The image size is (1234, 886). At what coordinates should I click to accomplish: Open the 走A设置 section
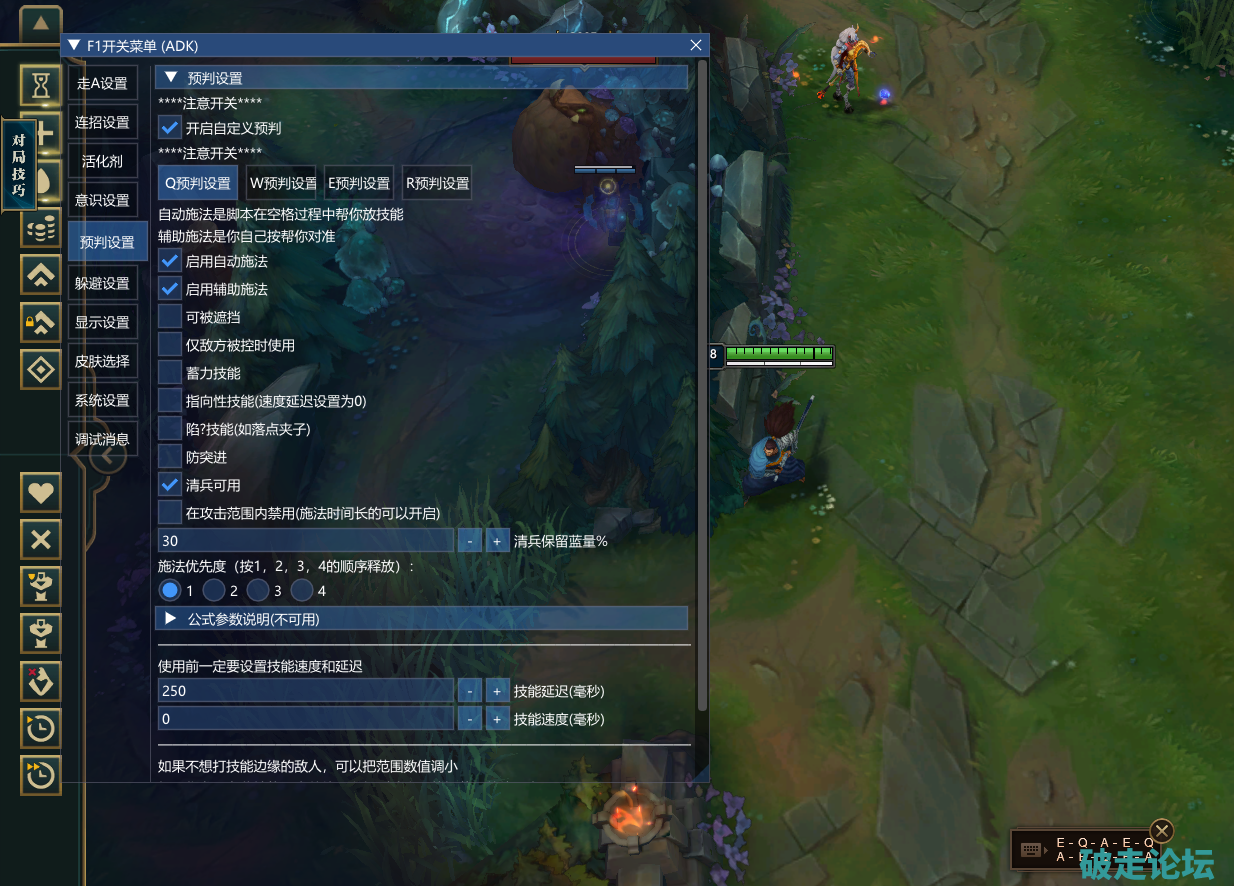tap(103, 83)
